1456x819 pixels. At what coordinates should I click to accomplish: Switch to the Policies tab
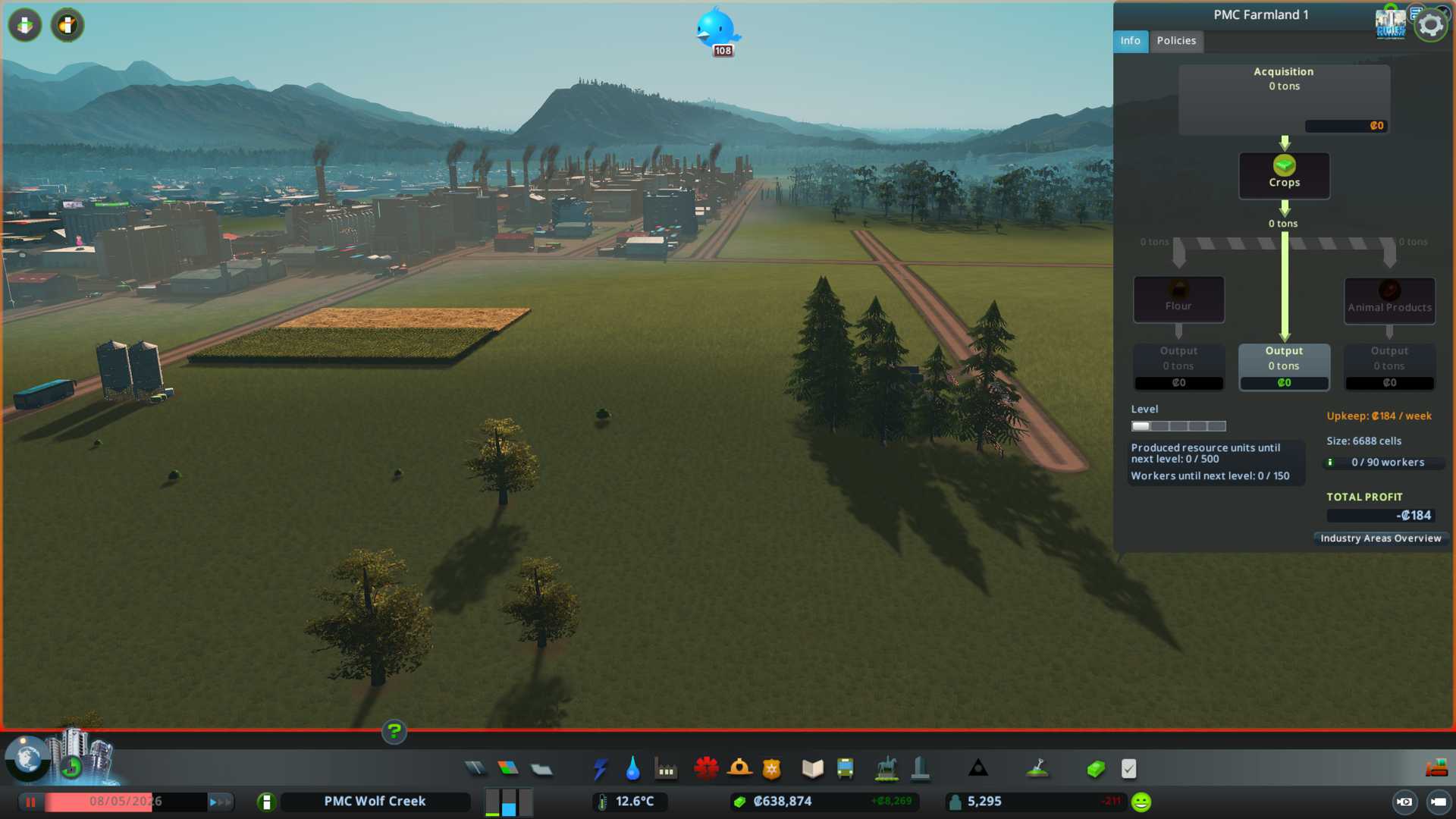1176,41
